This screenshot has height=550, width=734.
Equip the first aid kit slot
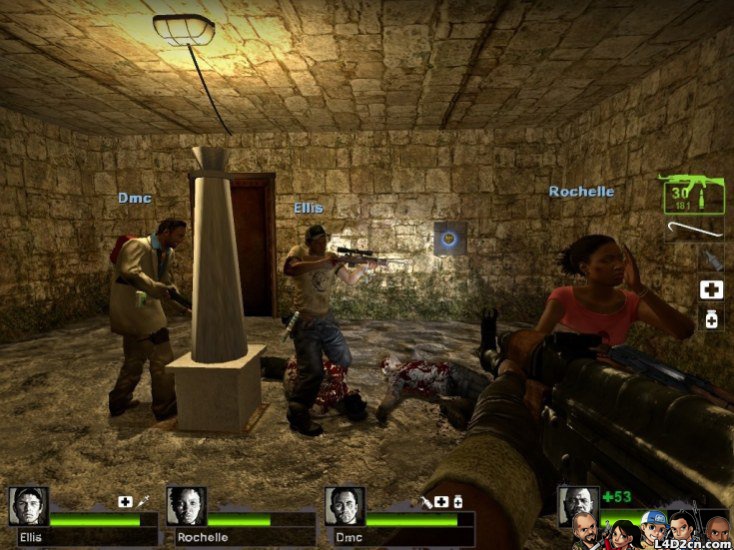point(711,291)
